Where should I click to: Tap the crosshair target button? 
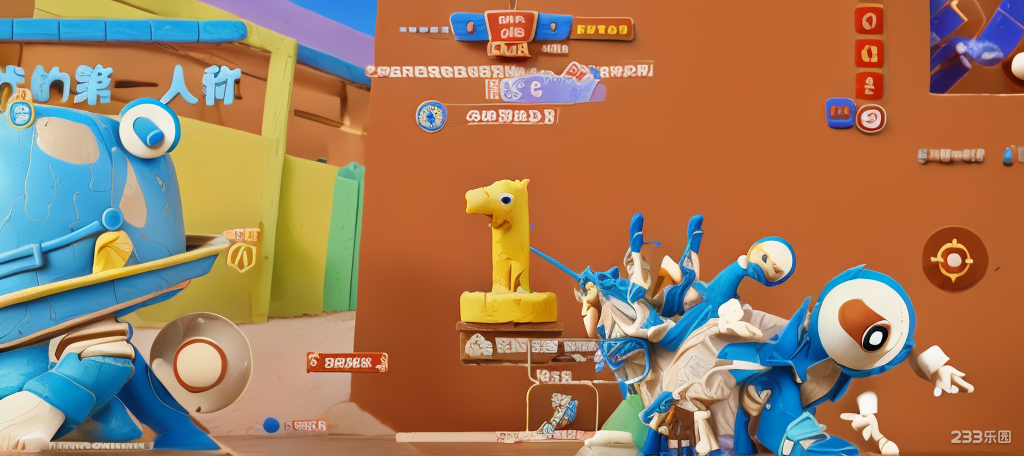[954, 259]
